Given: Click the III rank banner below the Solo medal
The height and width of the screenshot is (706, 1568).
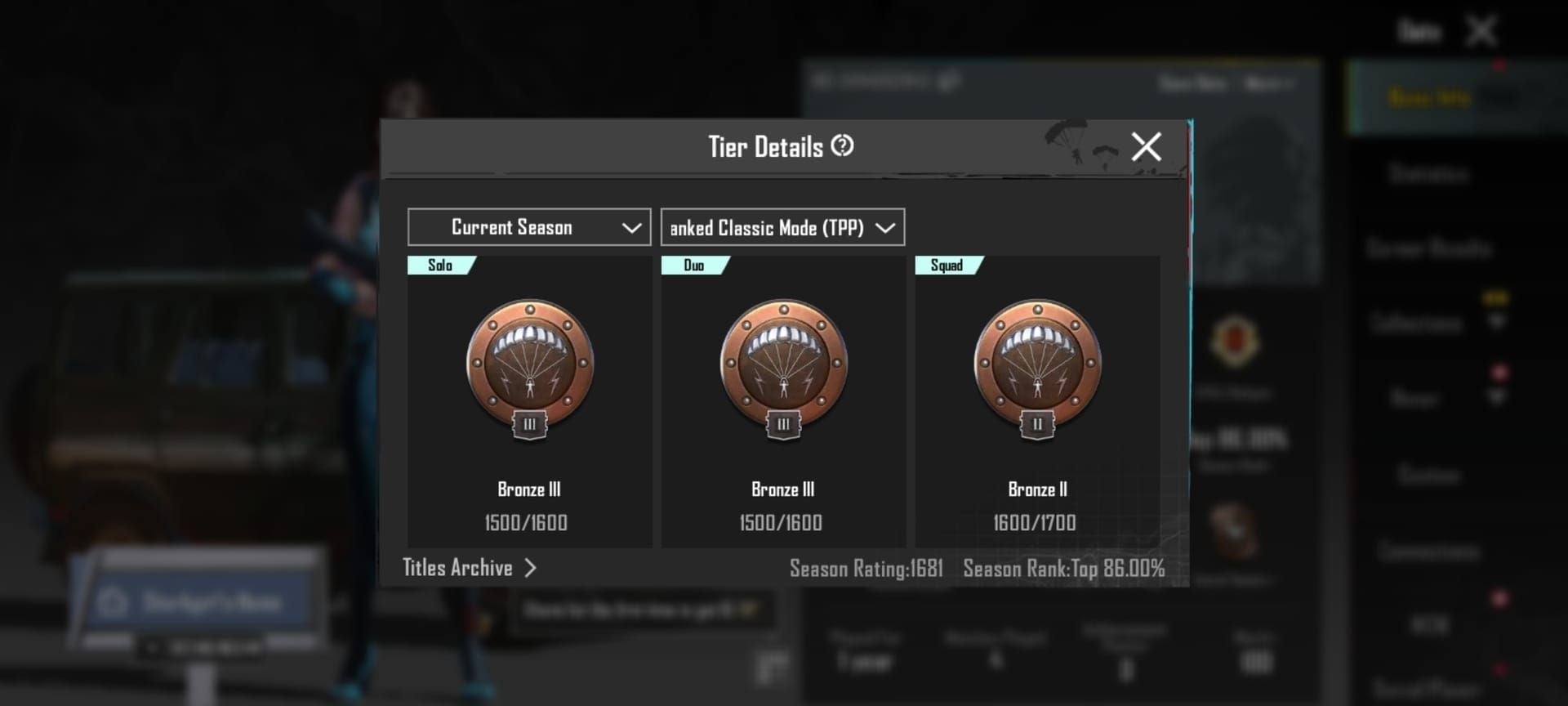Looking at the screenshot, I should point(529,425).
